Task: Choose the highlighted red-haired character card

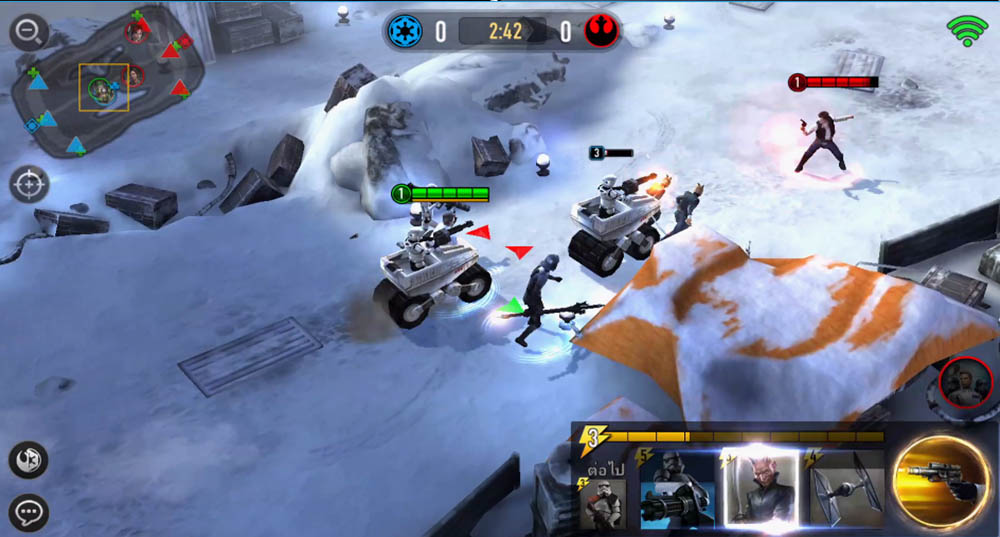Action: pyautogui.click(x=760, y=488)
